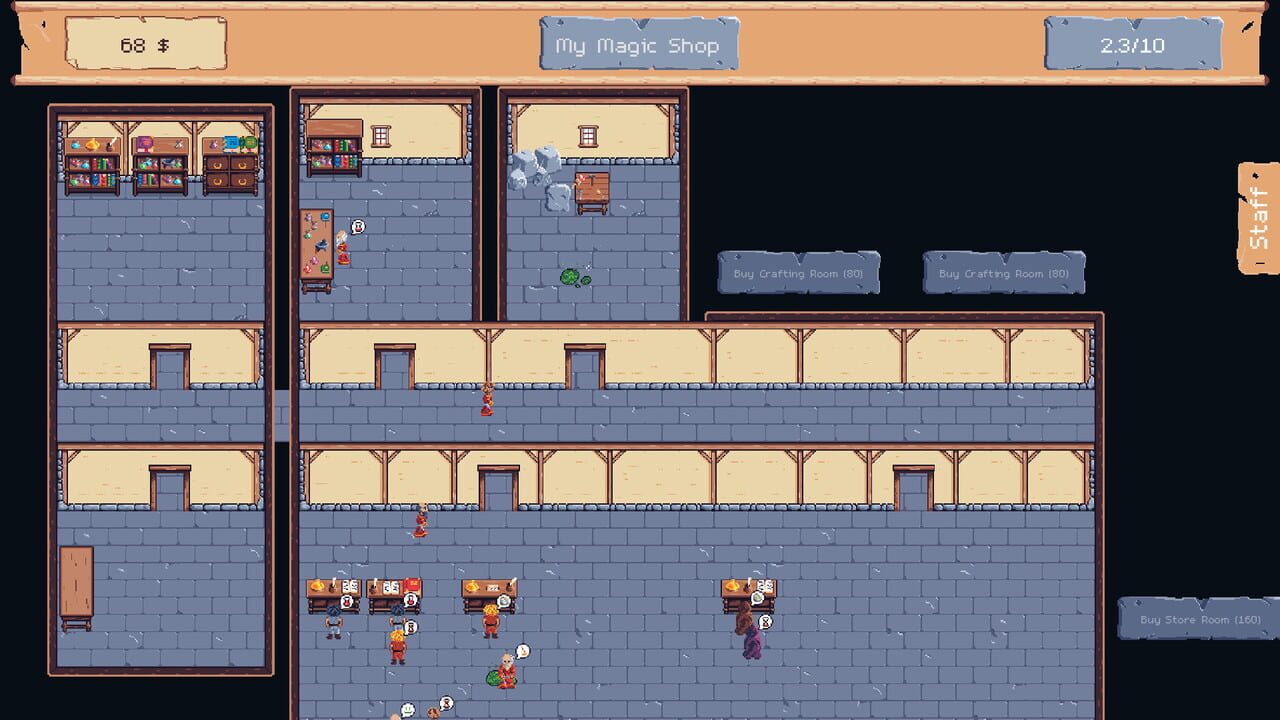The width and height of the screenshot is (1280, 720).
Task: Click the 777 coin display on the middle counter
Action: 494,588
